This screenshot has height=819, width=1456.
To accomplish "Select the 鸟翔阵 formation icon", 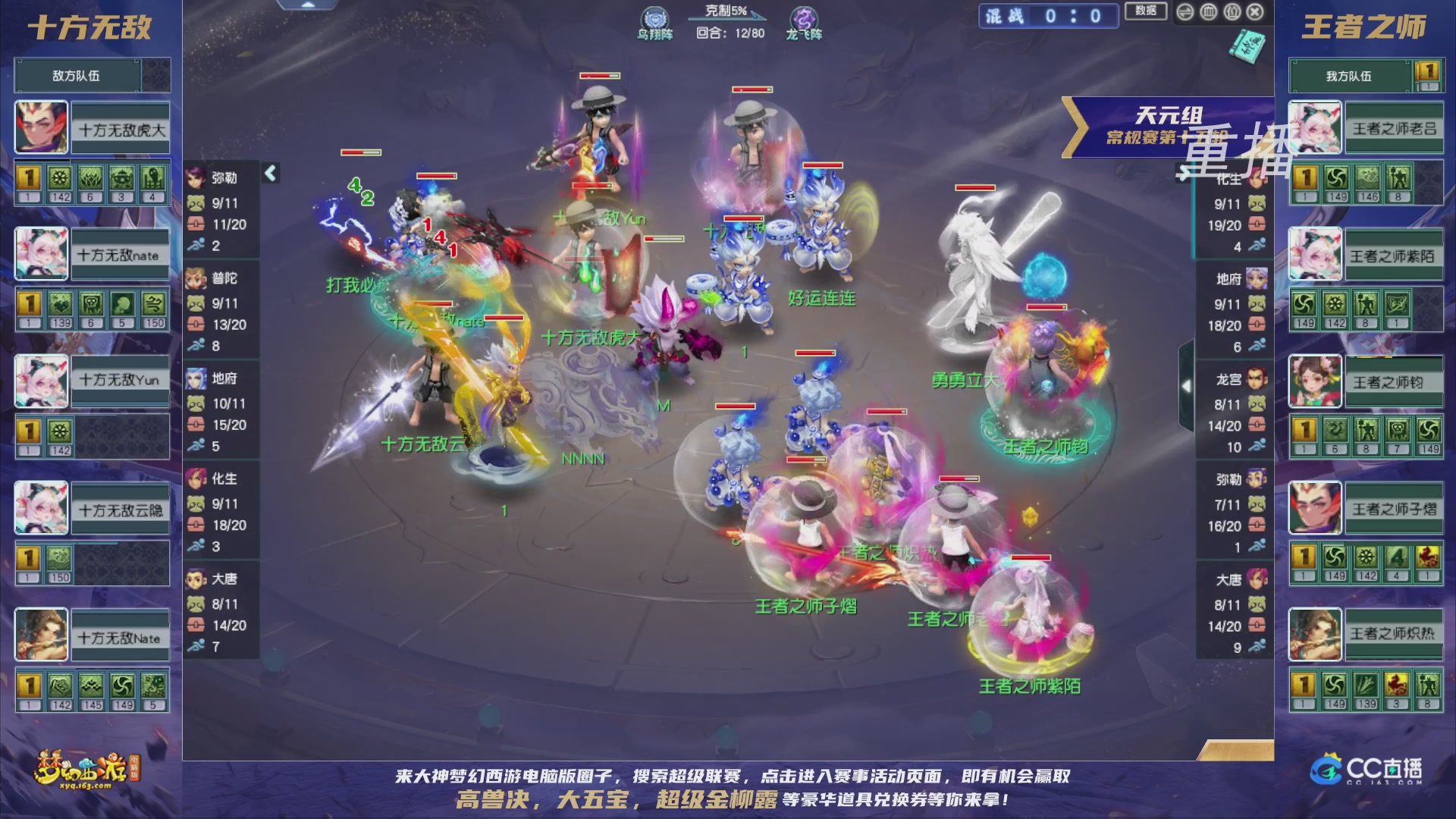I will click(x=654, y=17).
